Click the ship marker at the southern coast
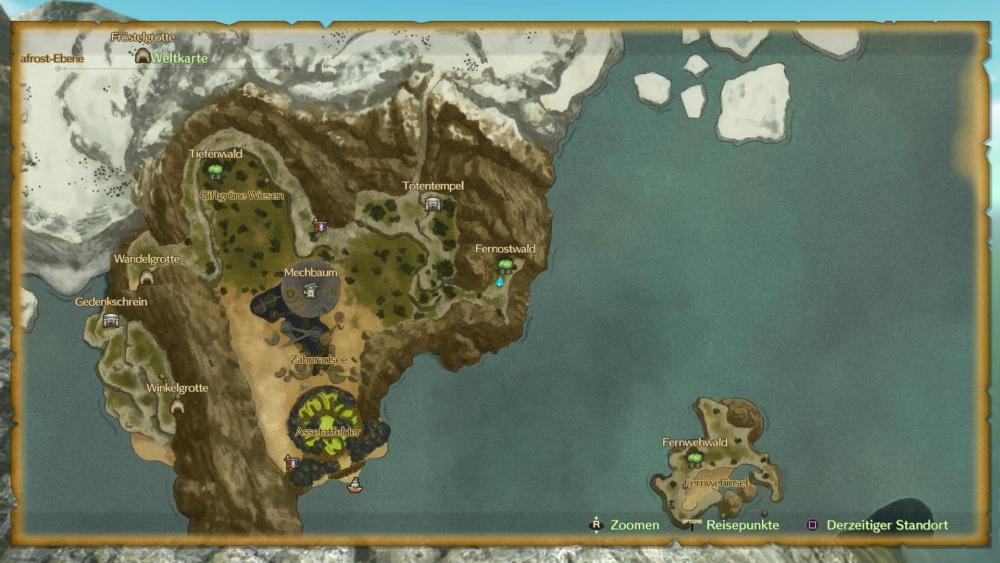1000x563 pixels. (354, 486)
